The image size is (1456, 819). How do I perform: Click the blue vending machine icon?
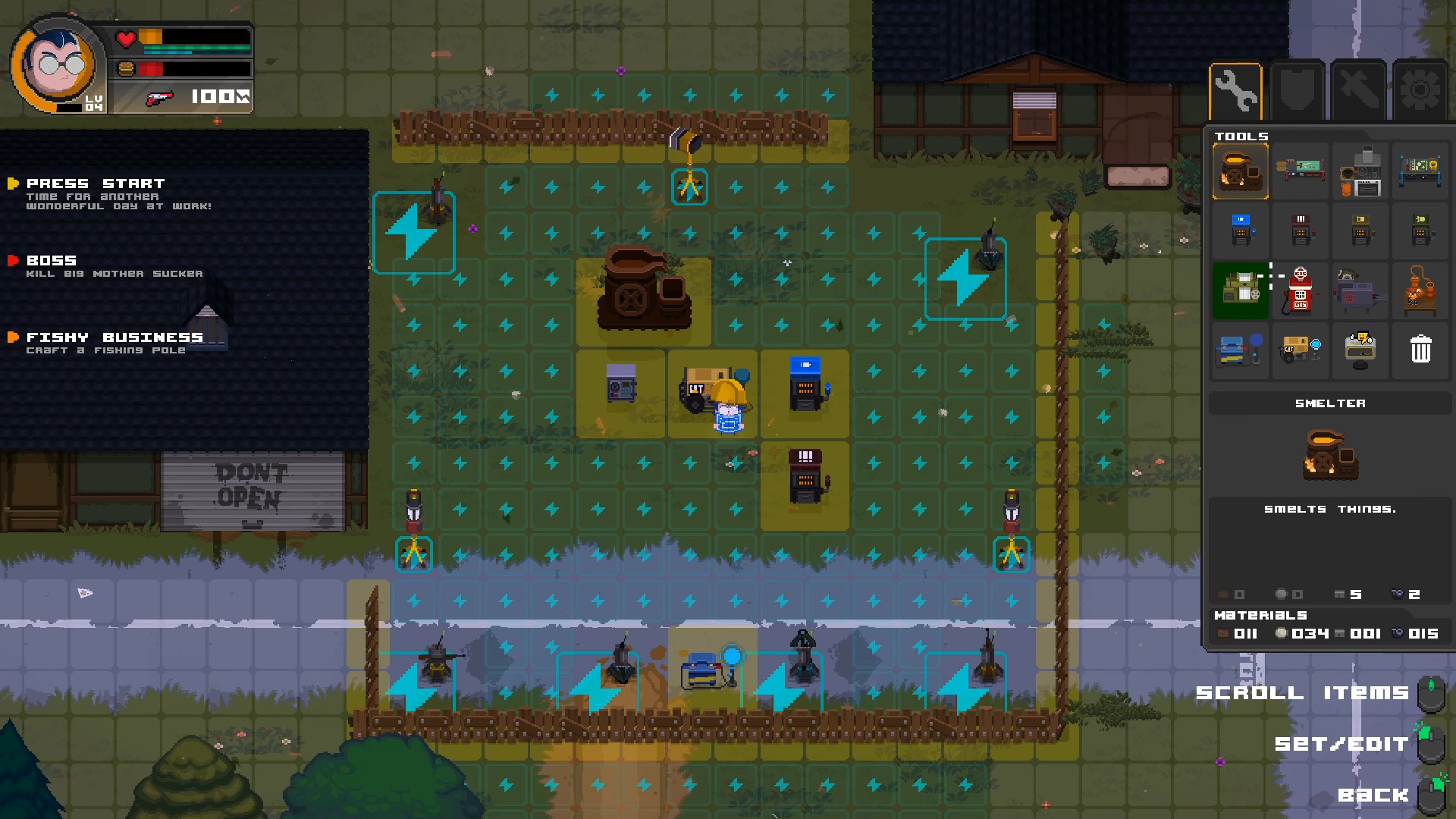tap(1240, 231)
